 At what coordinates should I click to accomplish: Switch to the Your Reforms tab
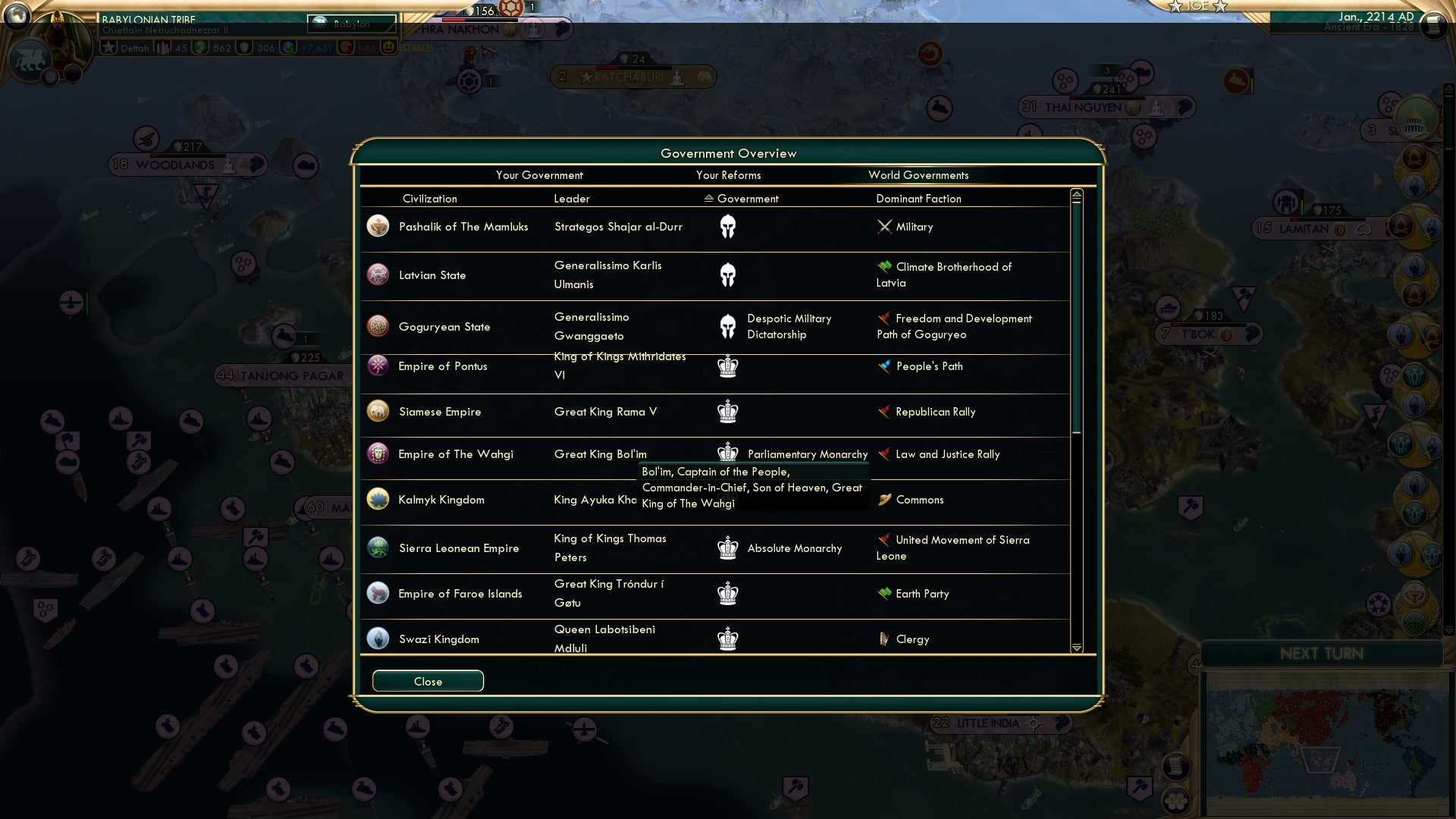[729, 175]
